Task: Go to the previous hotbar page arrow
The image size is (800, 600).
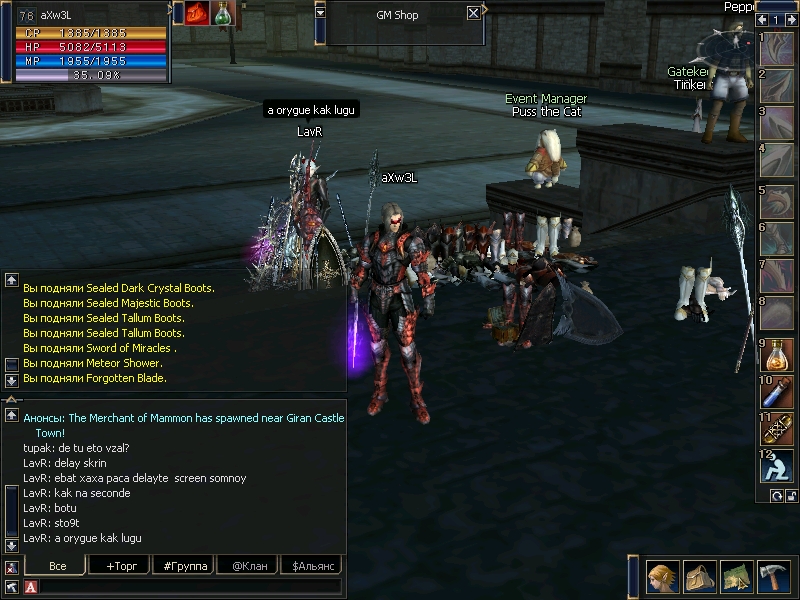Action: (763, 20)
